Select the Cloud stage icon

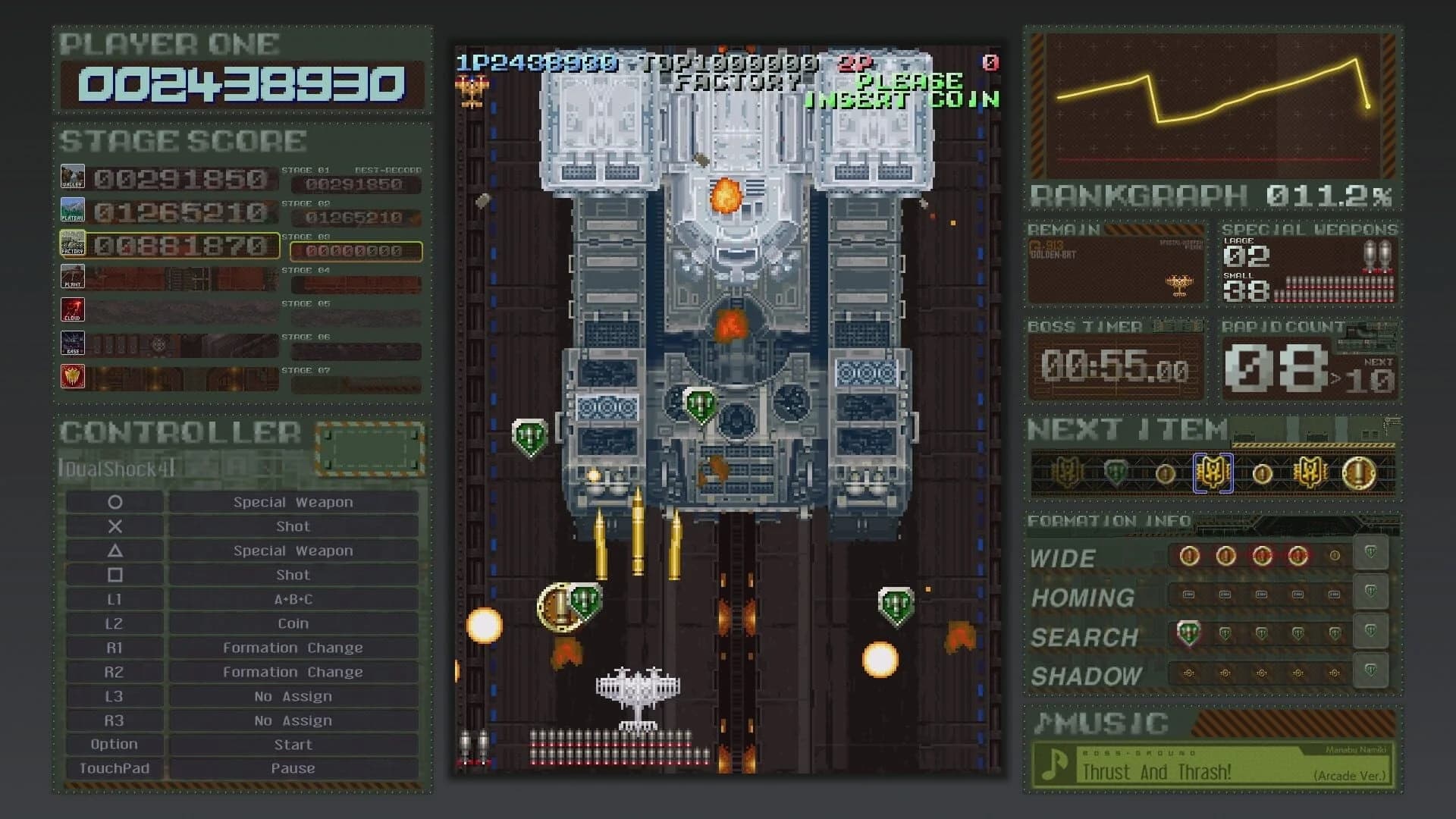pos(73,309)
